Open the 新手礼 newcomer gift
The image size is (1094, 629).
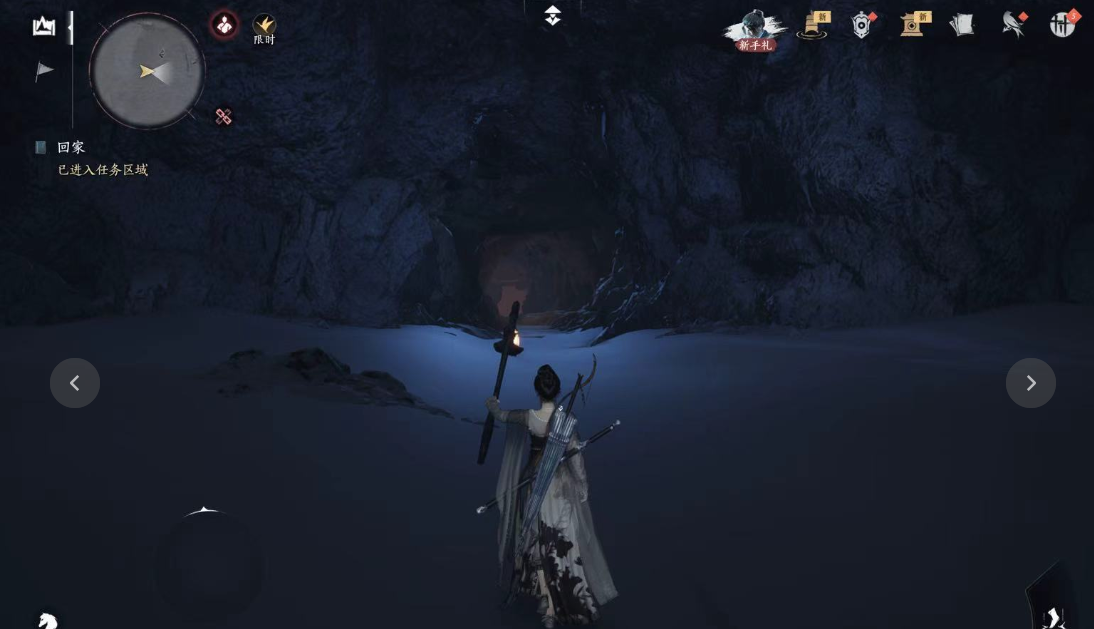click(x=755, y=30)
